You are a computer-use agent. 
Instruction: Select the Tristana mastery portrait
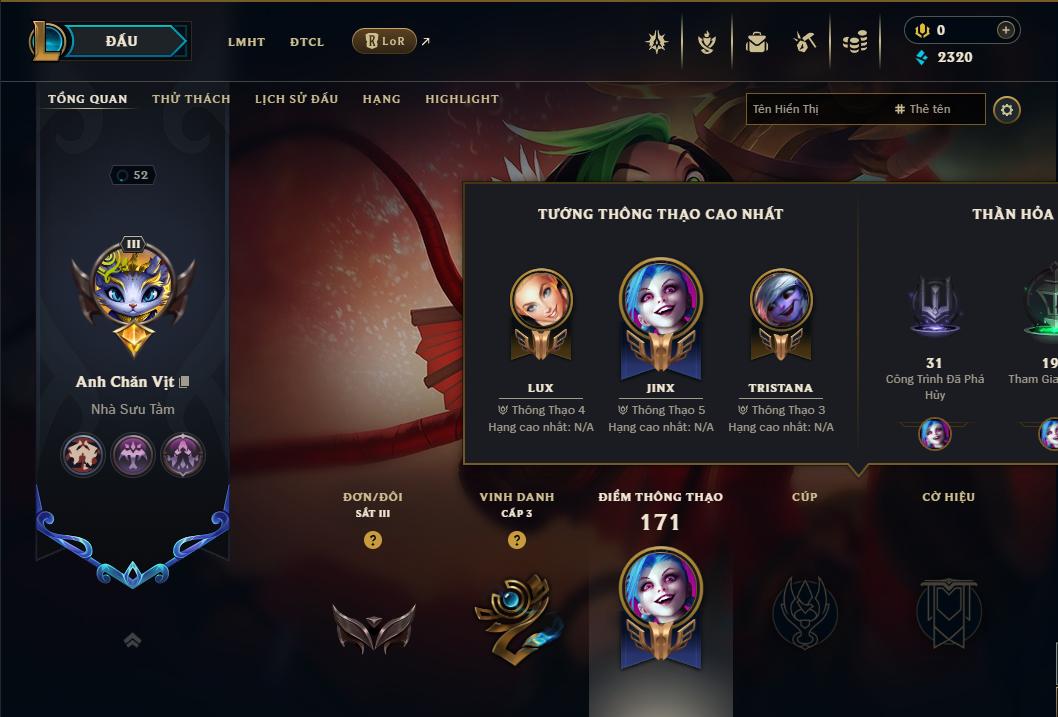click(781, 300)
